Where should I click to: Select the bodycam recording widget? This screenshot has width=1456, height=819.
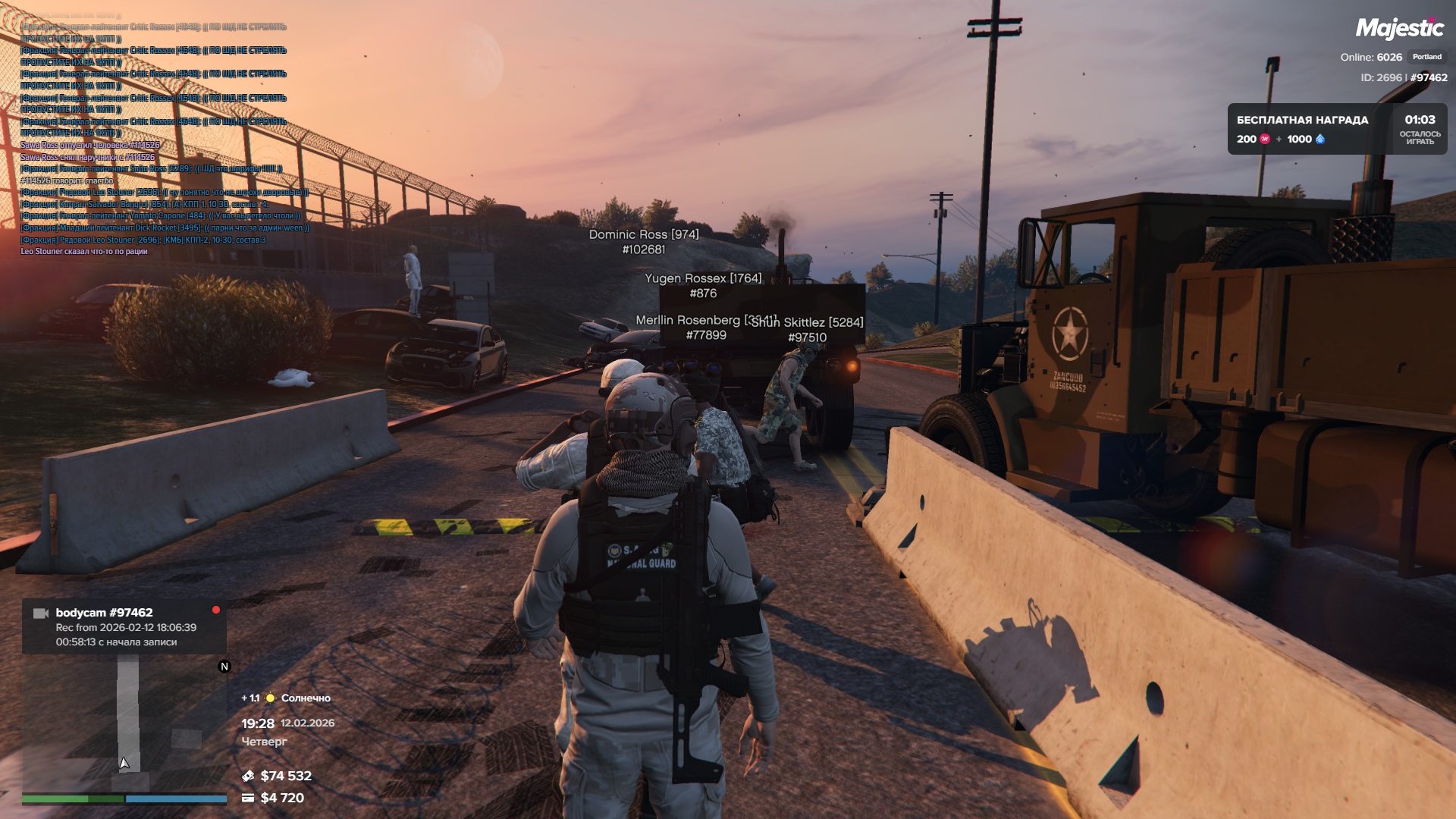[x=124, y=626]
